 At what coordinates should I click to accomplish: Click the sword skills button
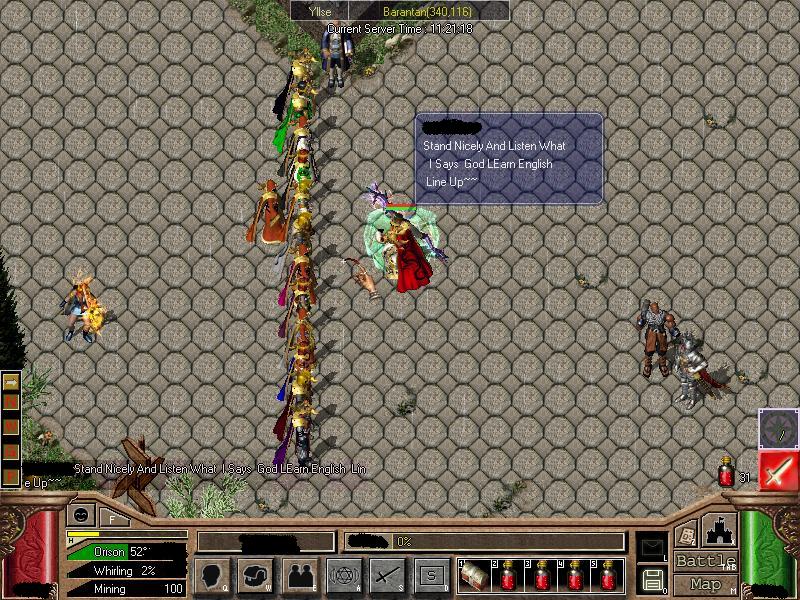point(387,575)
